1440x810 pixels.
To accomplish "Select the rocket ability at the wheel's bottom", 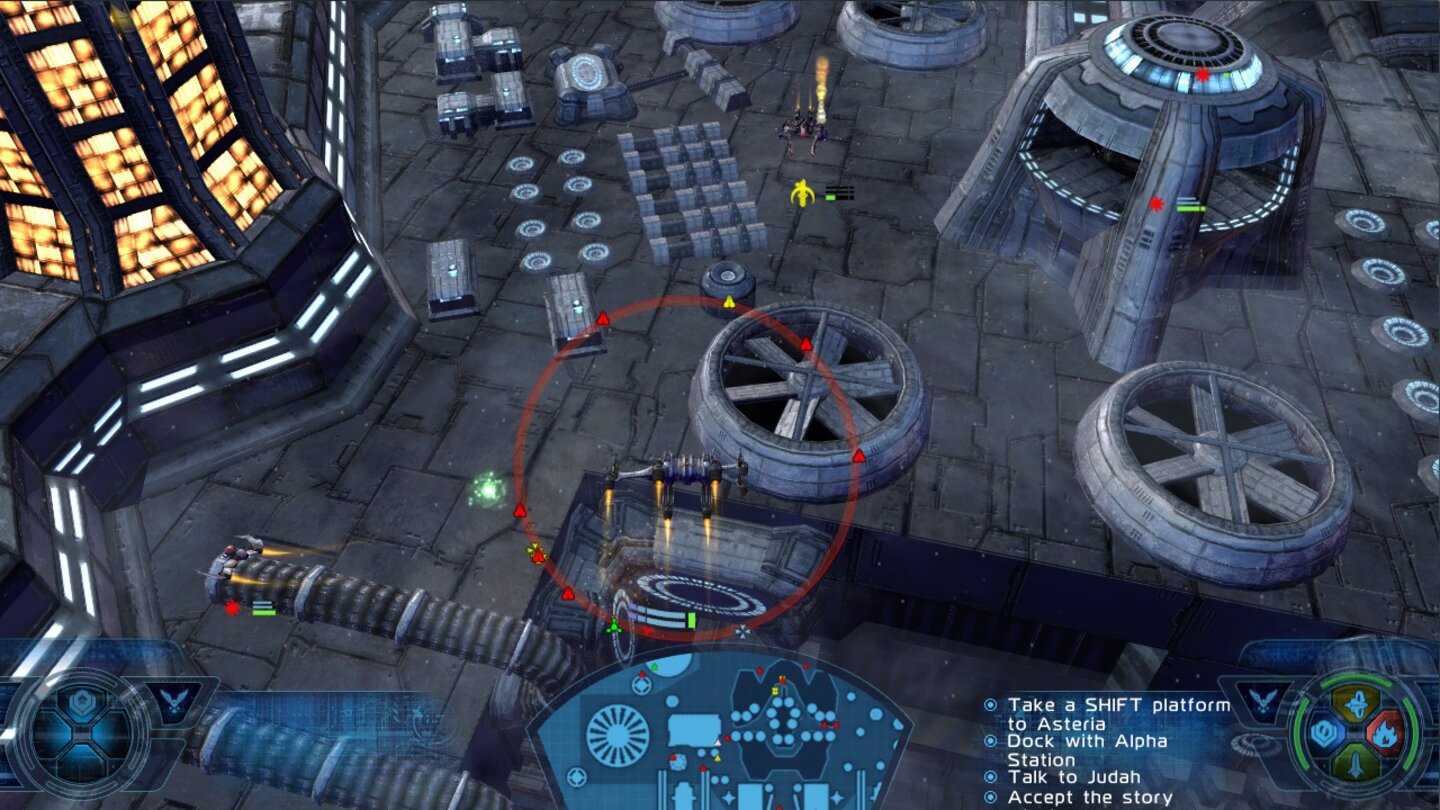I will point(1355,763).
